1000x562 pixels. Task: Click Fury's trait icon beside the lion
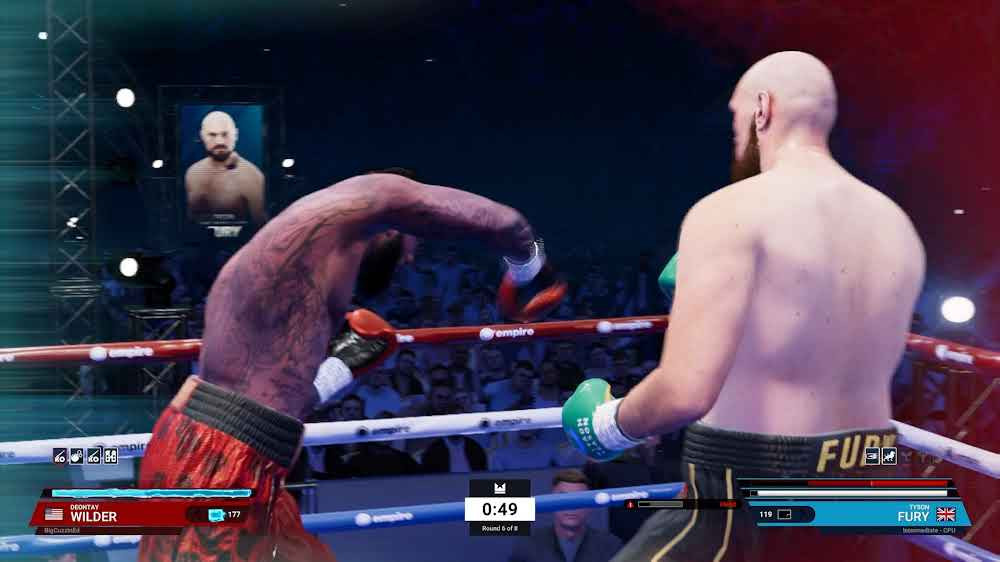coord(872,456)
